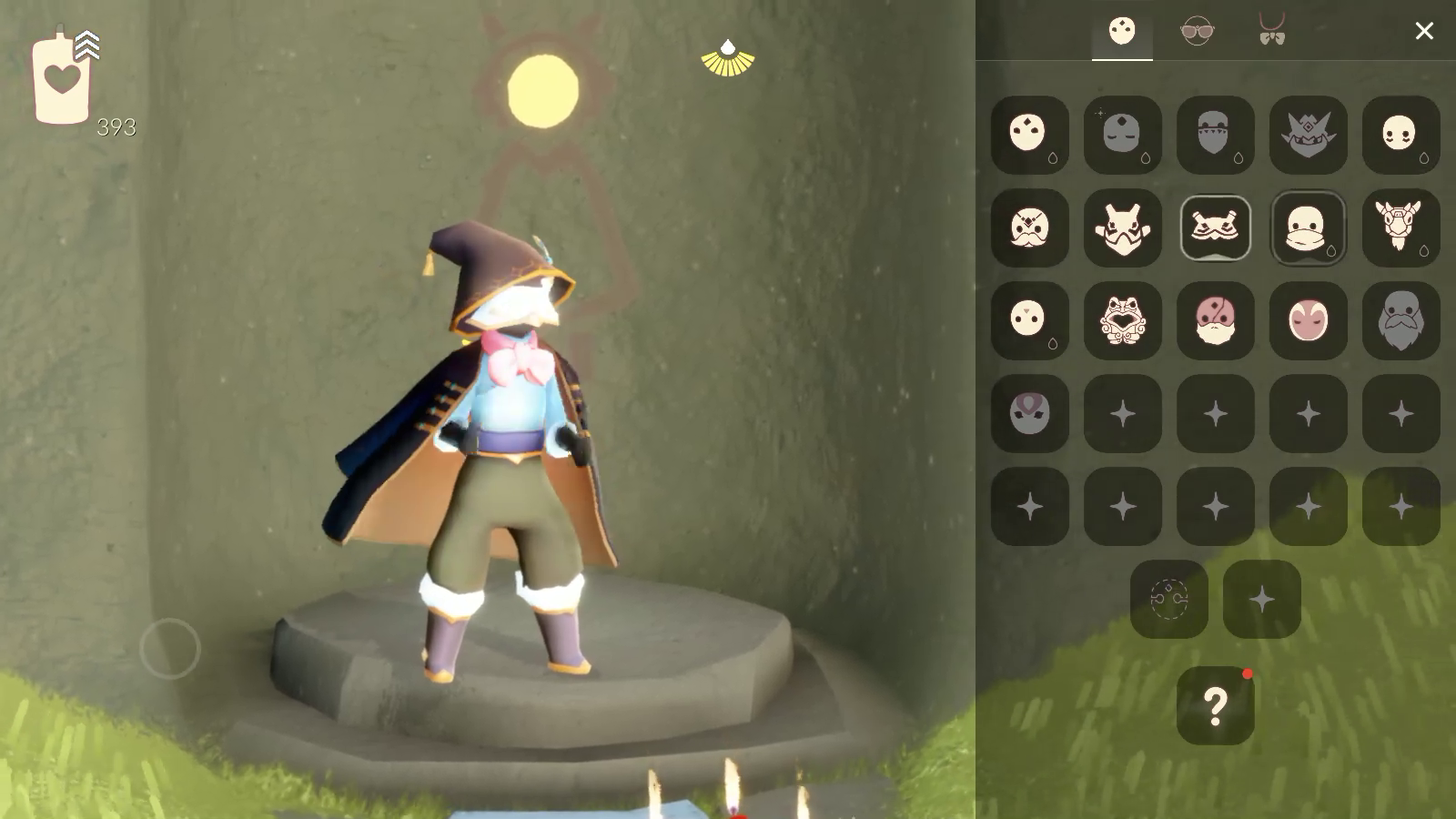The width and height of the screenshot is (1456, 819).
Task: Choose the pink closed-eyes mask
Action: coord(1308,320)
